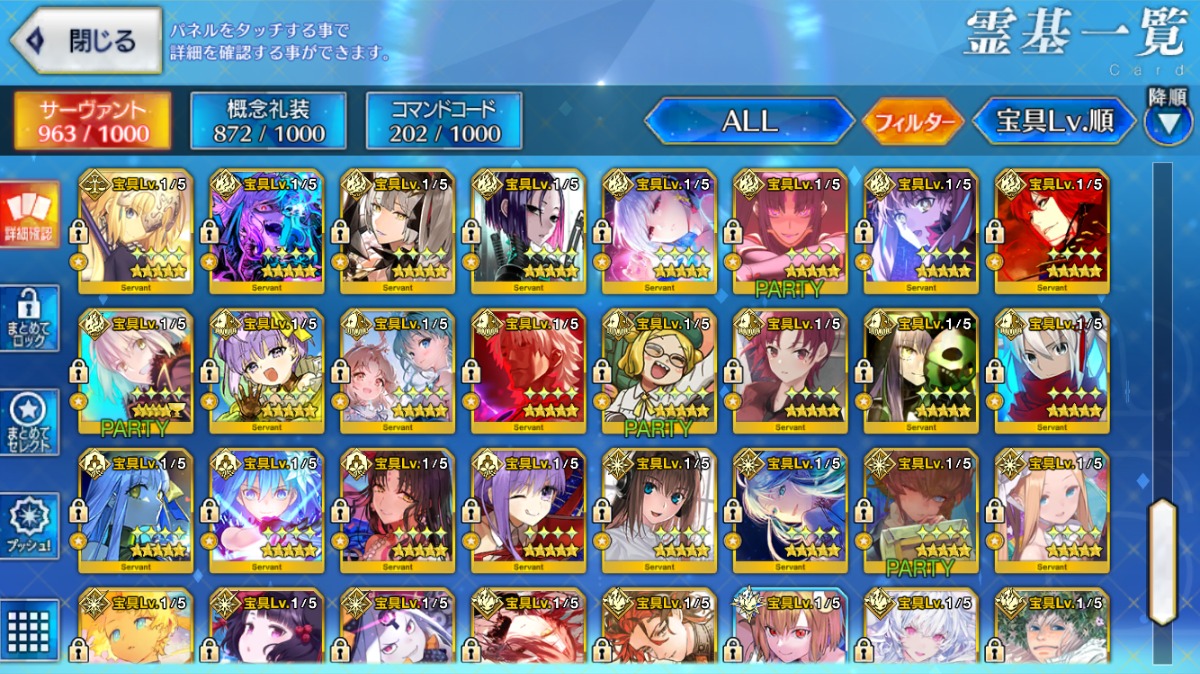Open the green-skull dark-haired servant card
Image resolution: width=1200 pixels, height=674 pixels.
[921, 371]
